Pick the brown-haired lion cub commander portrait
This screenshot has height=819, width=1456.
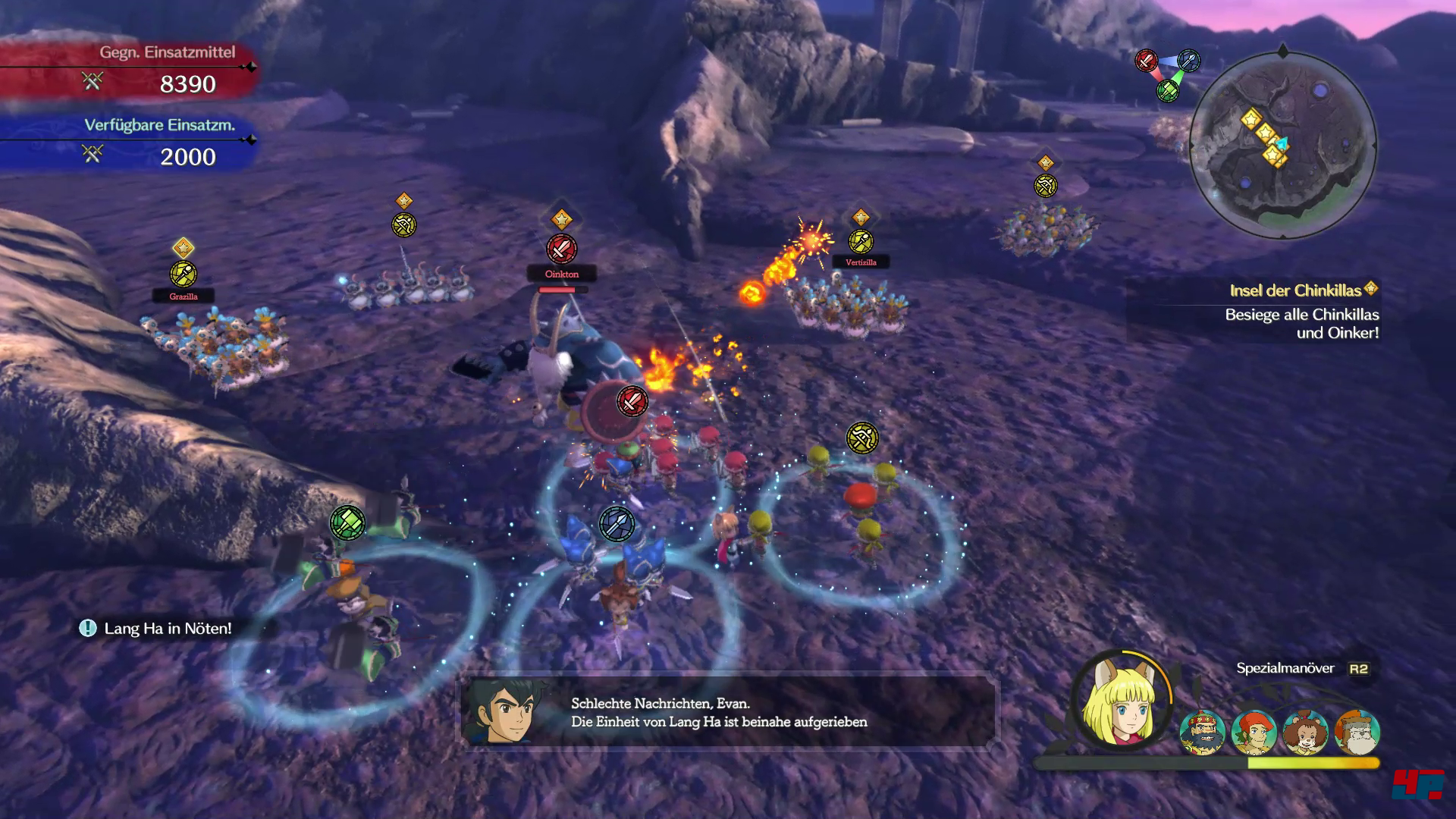pos(1306,733)
